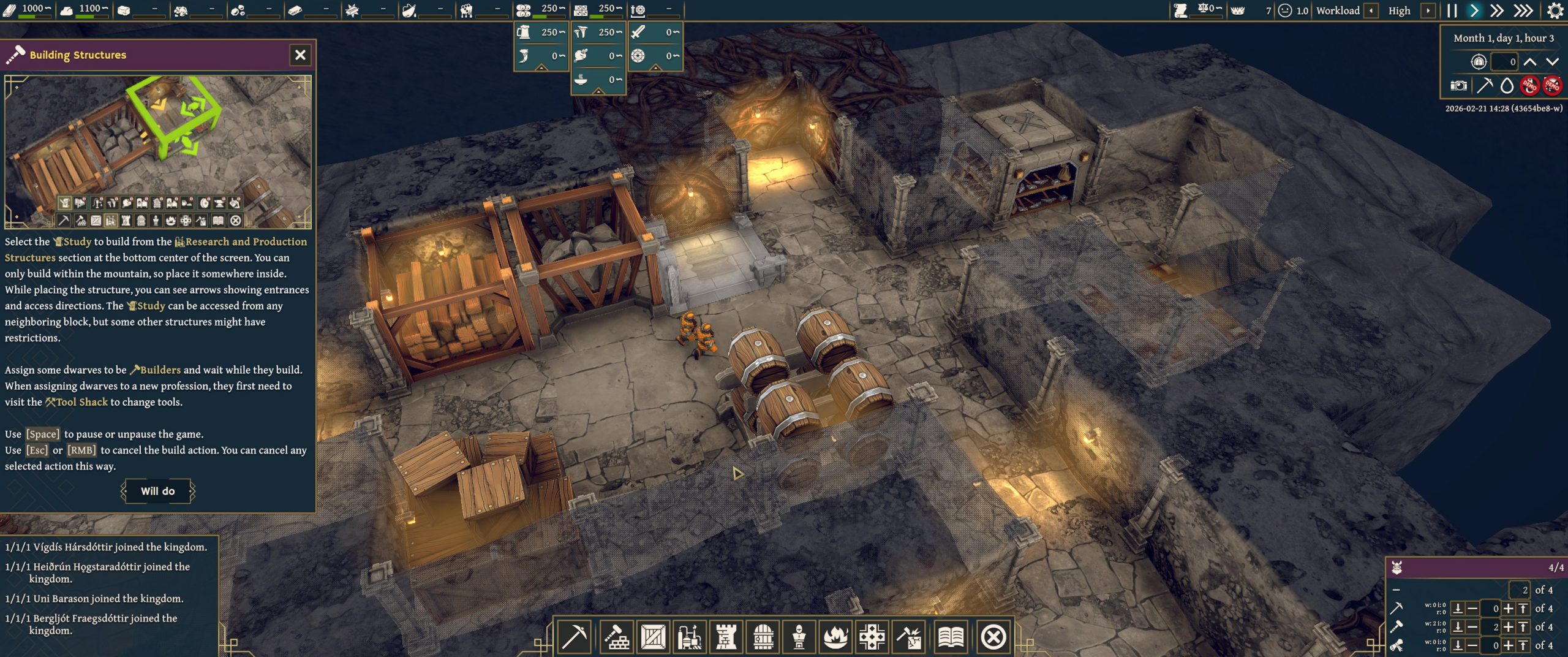This screenshot has width=1568, height=657.
Task: Increase workload with the right arrow
Action: coord(1428,10)
